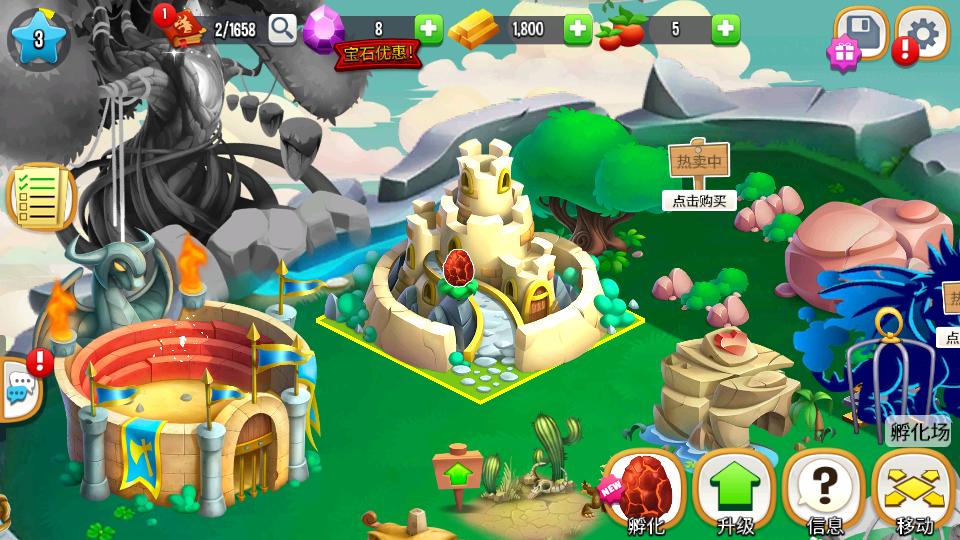Click the save disk icon
The image size is (960, 540).
(861, 34)
